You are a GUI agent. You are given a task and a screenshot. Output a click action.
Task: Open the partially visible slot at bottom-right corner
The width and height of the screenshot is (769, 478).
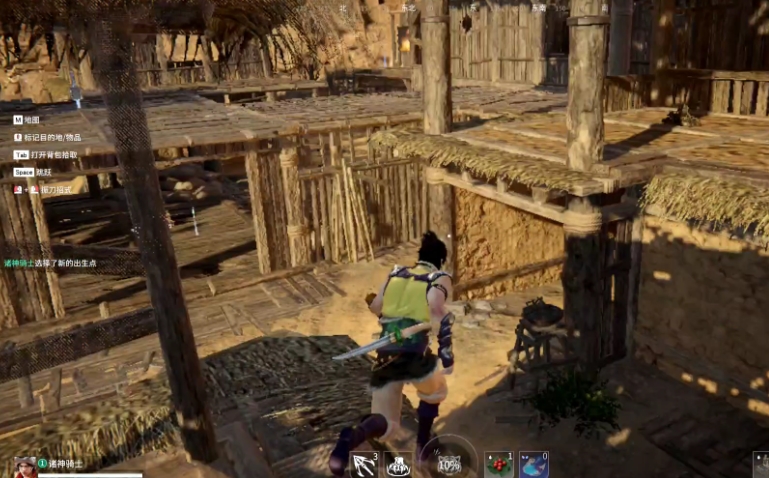coord(761,465)
